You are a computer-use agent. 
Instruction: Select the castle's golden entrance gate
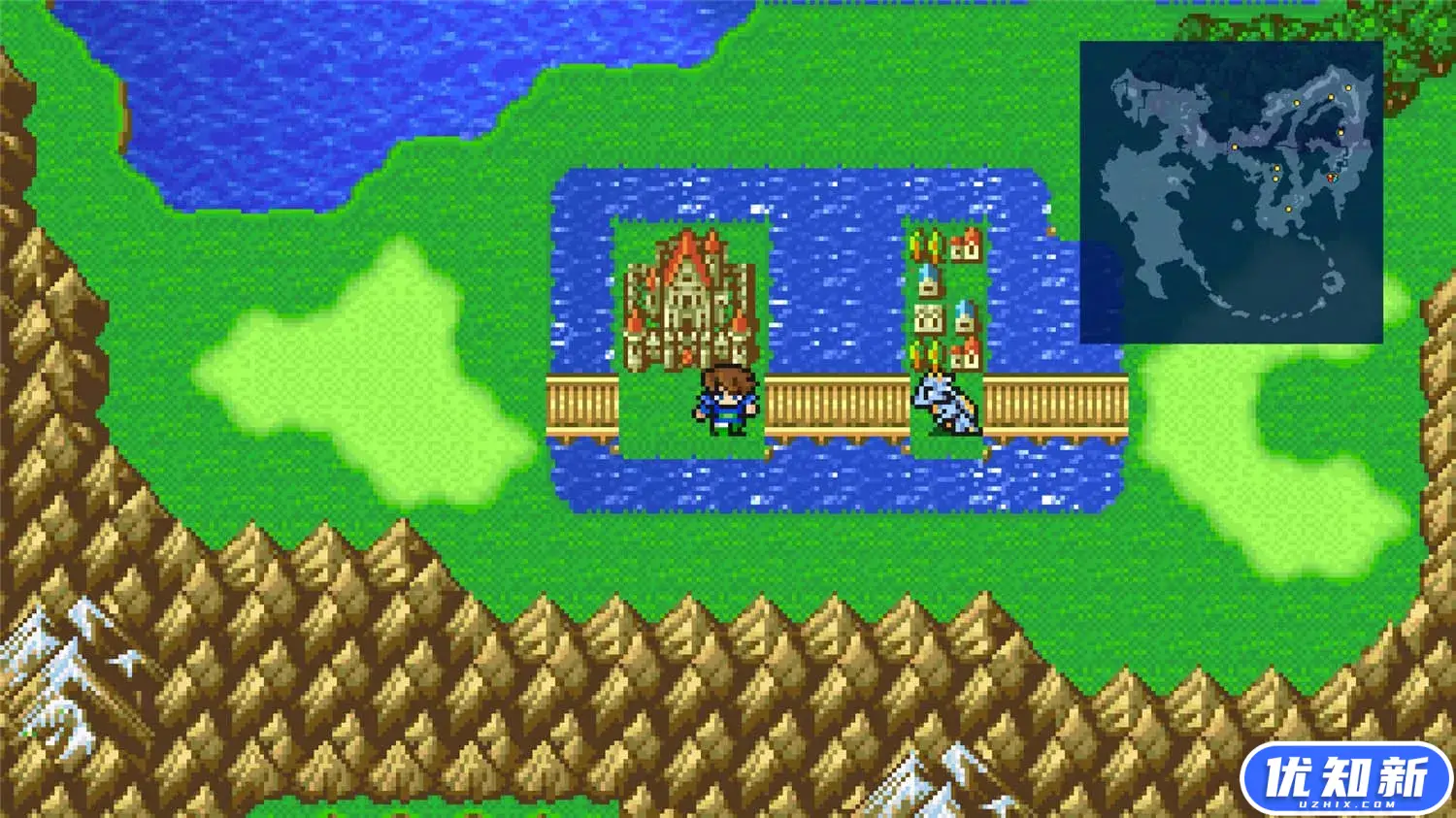coord(686,357)
